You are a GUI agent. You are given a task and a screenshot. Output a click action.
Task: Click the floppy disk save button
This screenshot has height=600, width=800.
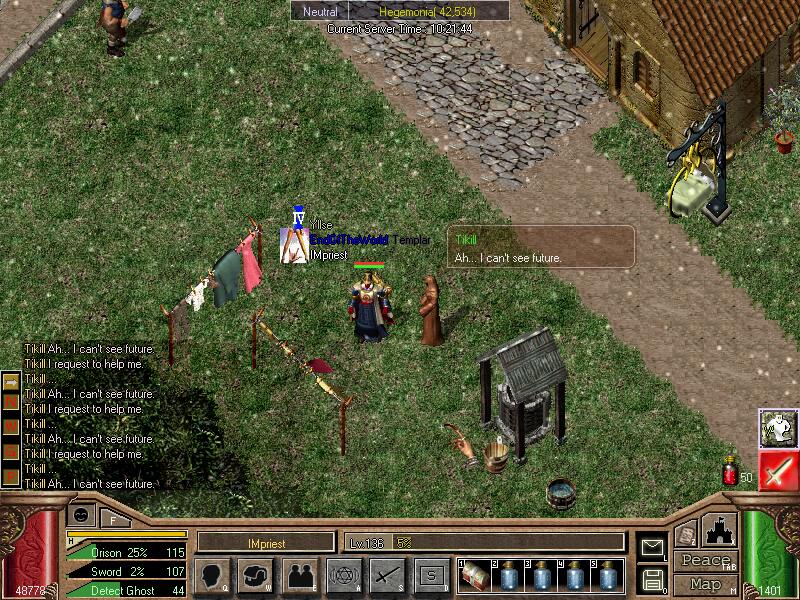click(652, 578)
